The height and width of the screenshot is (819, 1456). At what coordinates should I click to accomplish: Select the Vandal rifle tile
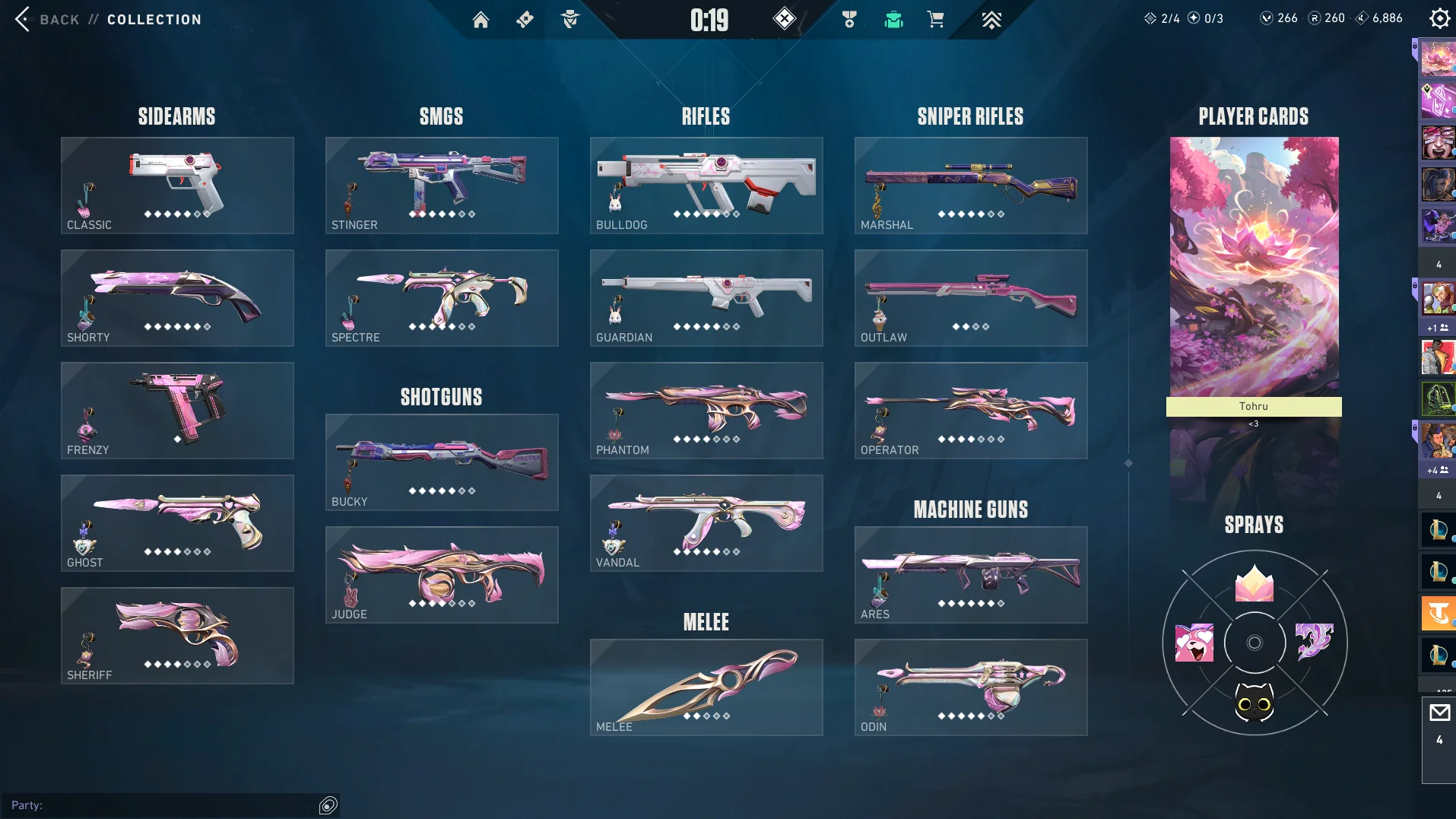point(706,523)
